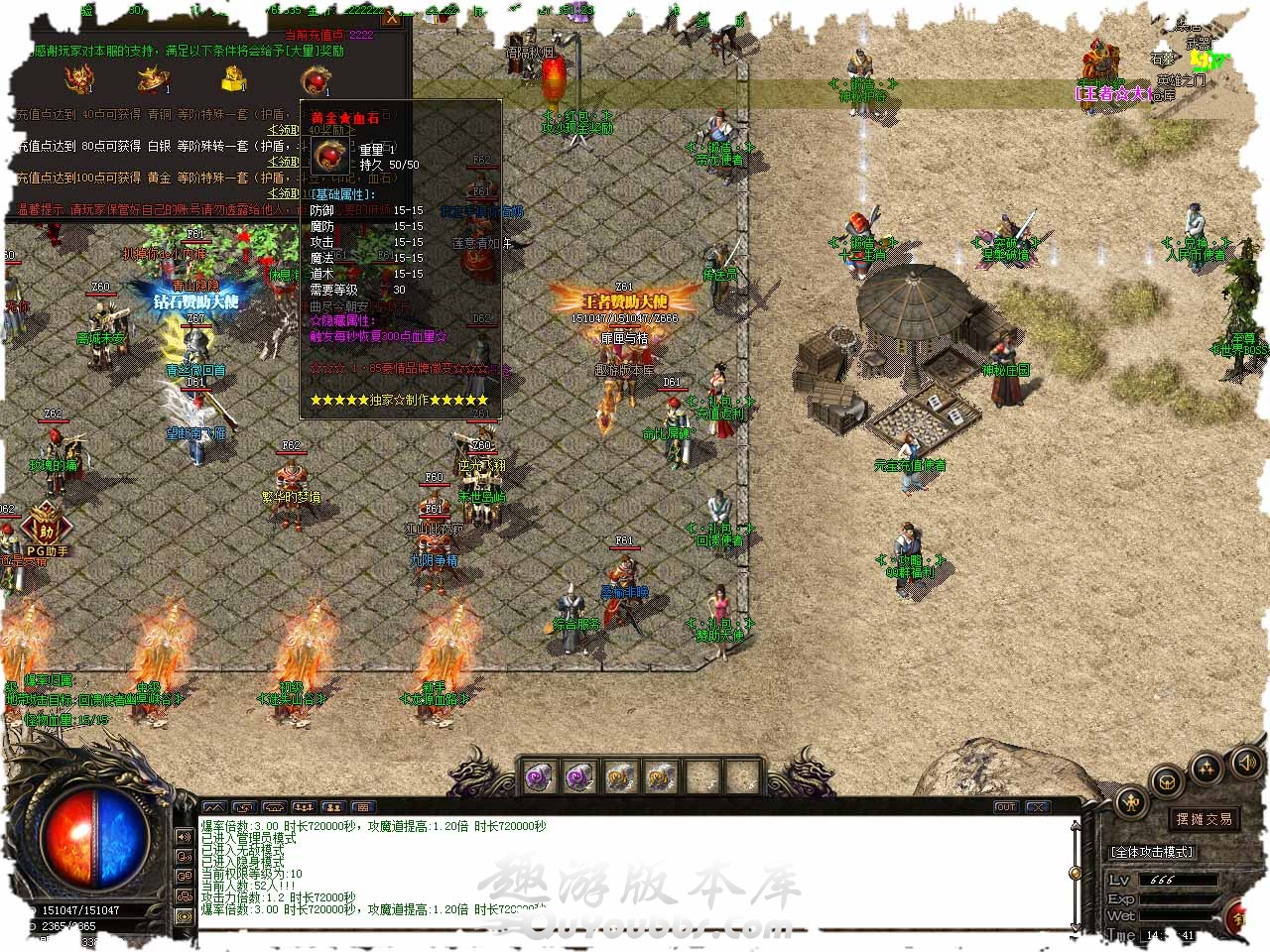
Task: Toggle the chat sound speaker button beside chat
Action: coord(185,836)
